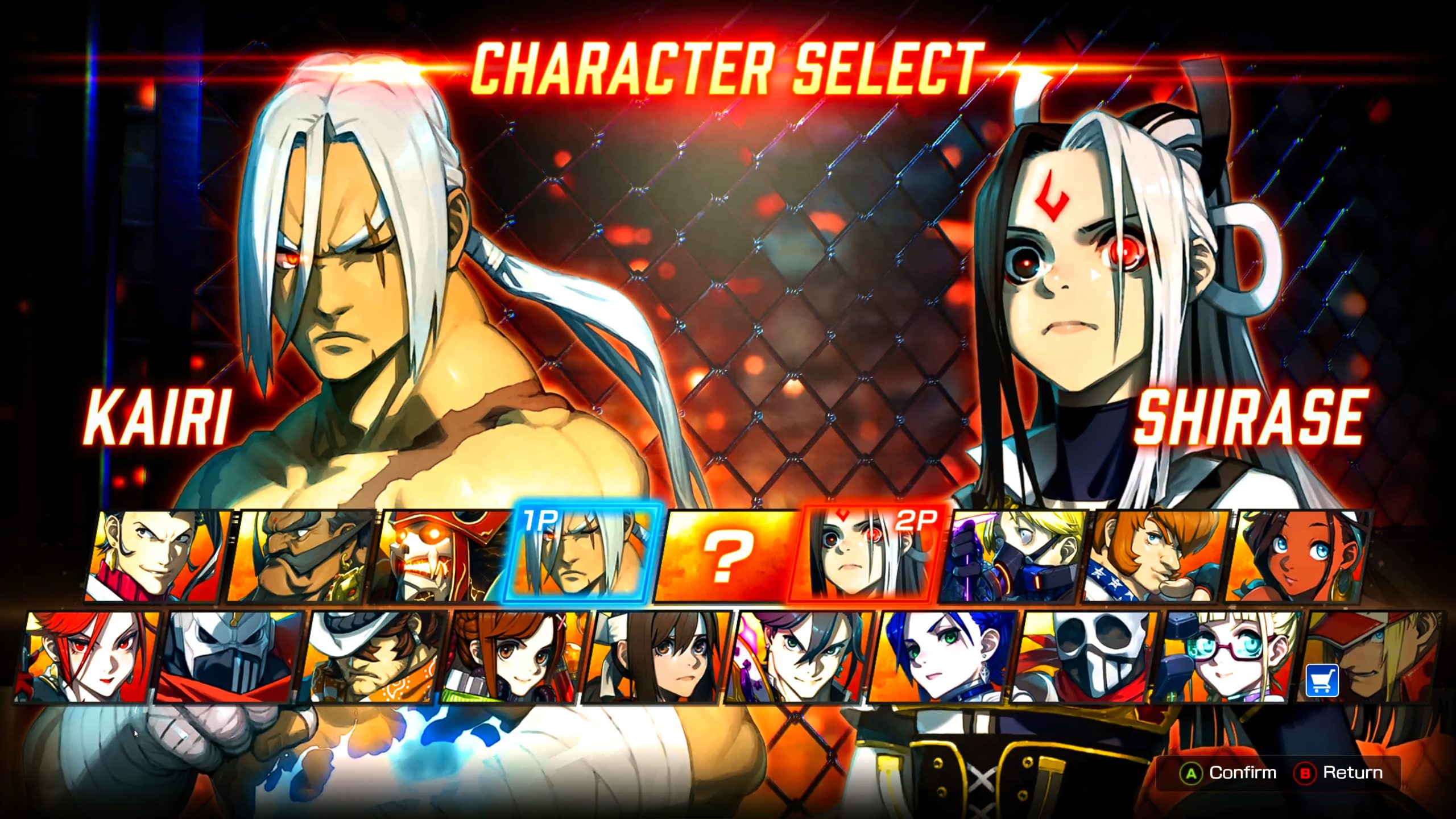Choose the brown-haired girl with braided buns
1456x819 pixels.
(515, 657)
